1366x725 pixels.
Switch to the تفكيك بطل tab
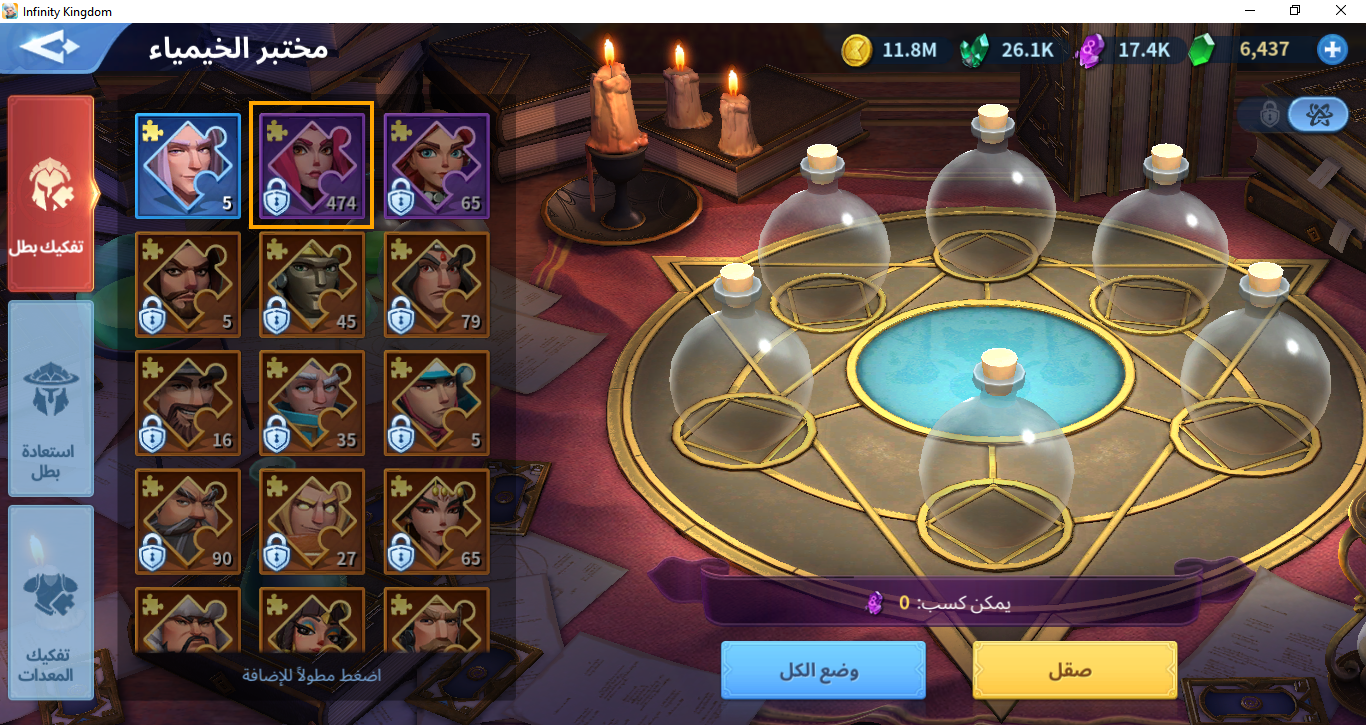(50, 193)
